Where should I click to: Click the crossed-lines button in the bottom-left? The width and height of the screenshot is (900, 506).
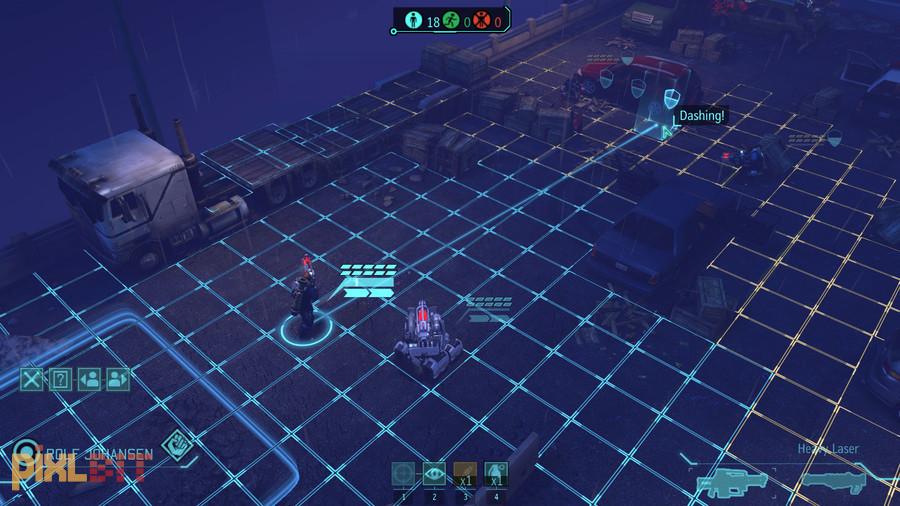[33, 379]
